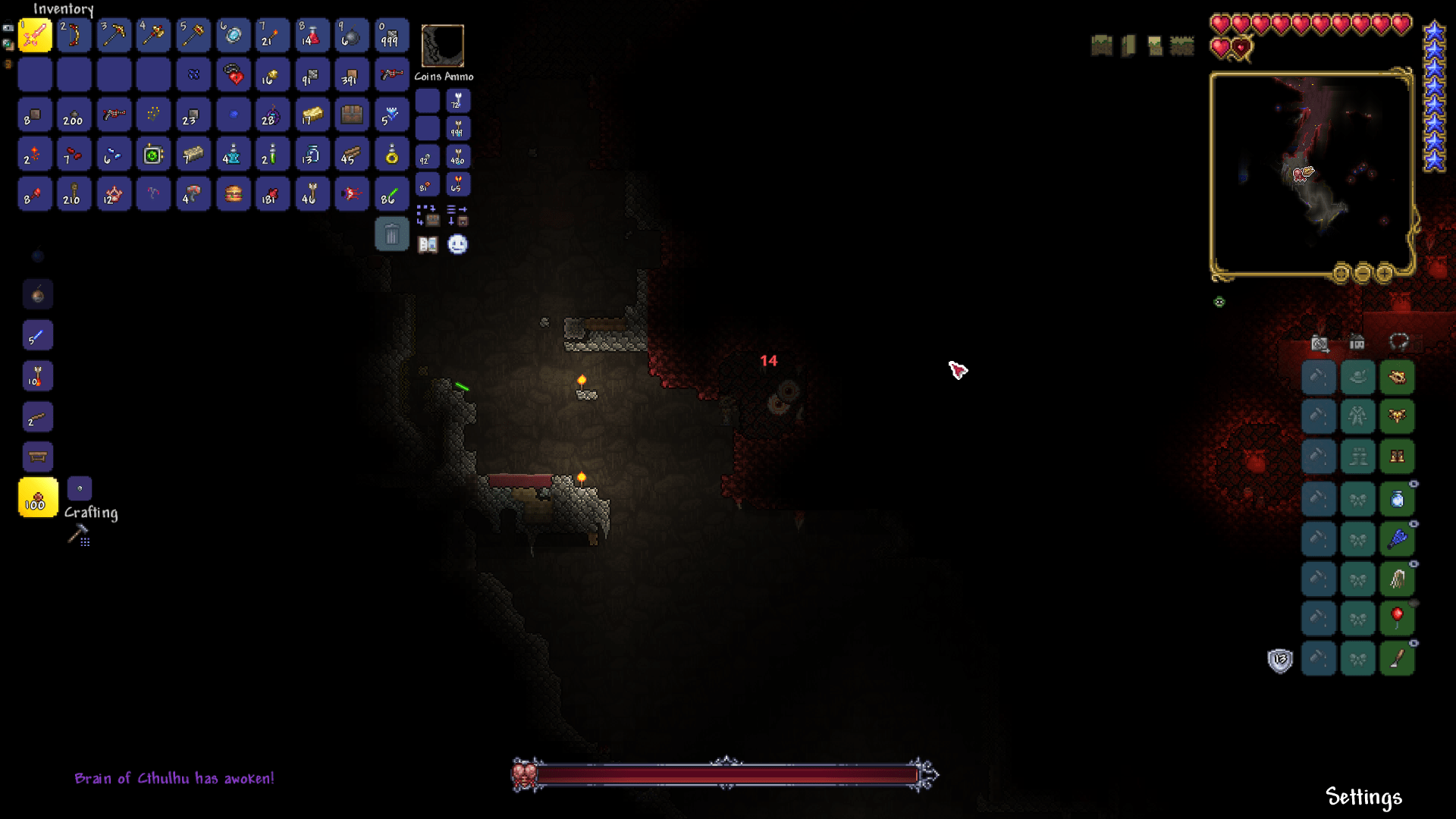This screenshot has height=819, width=1456.
Task: Select the red balloon accessory slot
Action: pyautogui.click(x=1397, y=617)
